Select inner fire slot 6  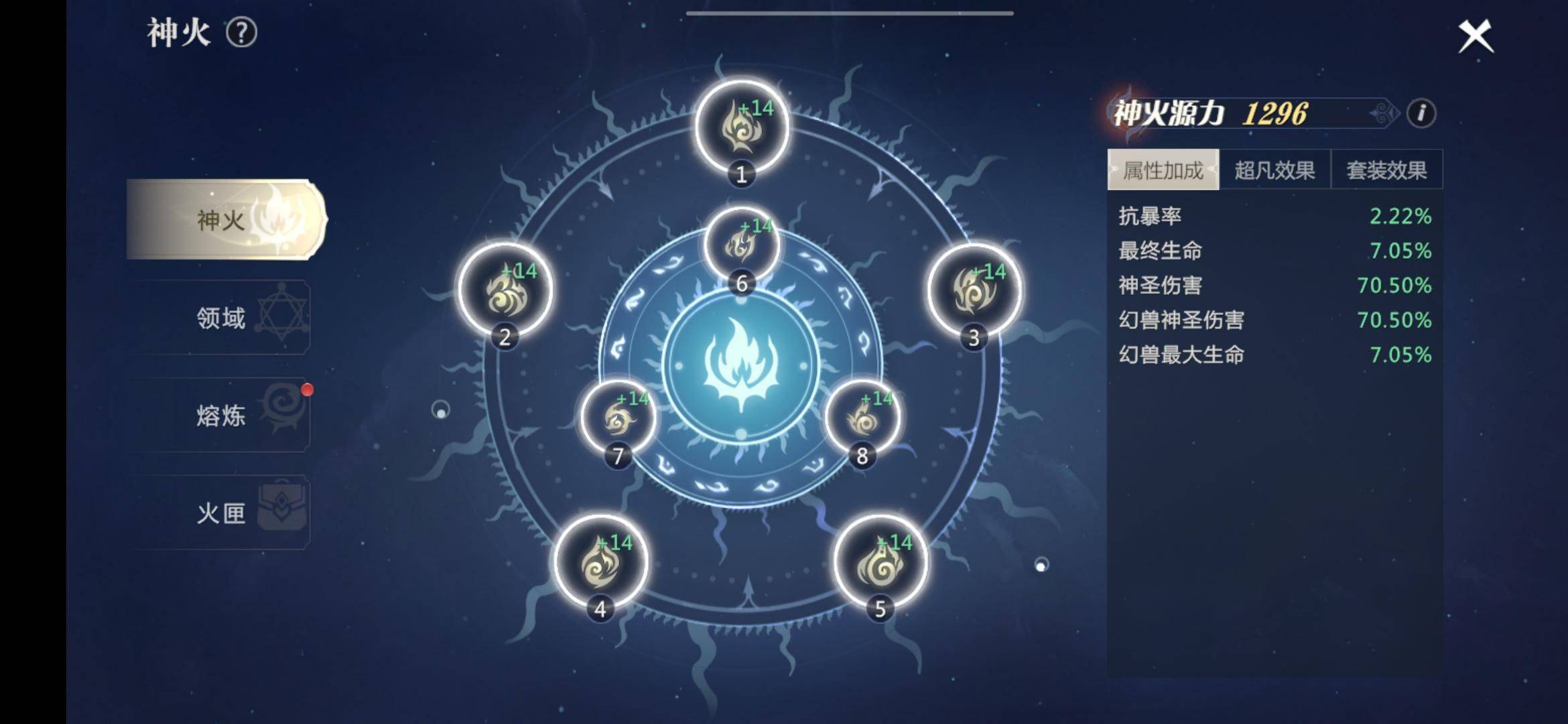(x=741, y=244)
